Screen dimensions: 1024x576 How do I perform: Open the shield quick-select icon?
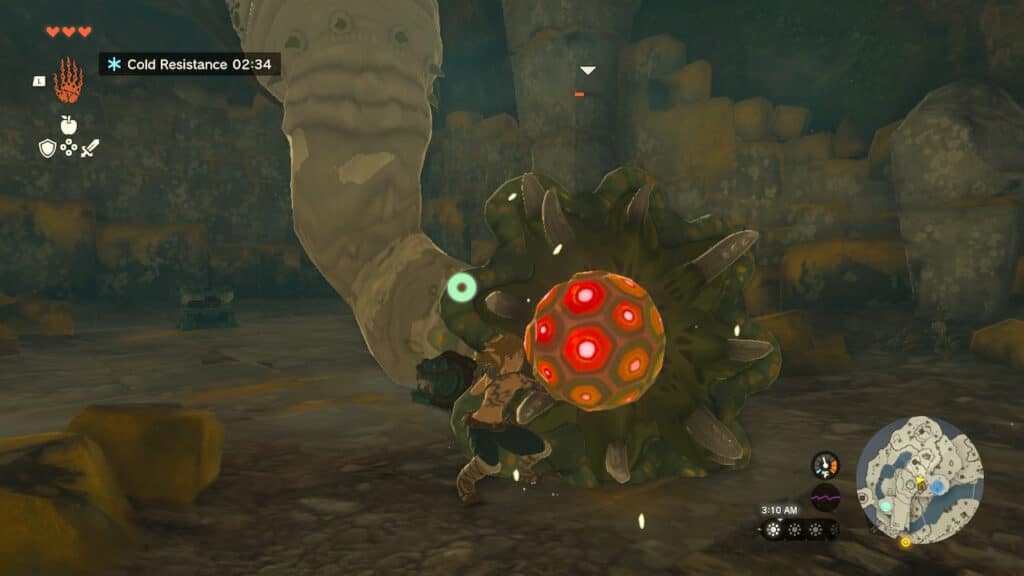[47, 148]
